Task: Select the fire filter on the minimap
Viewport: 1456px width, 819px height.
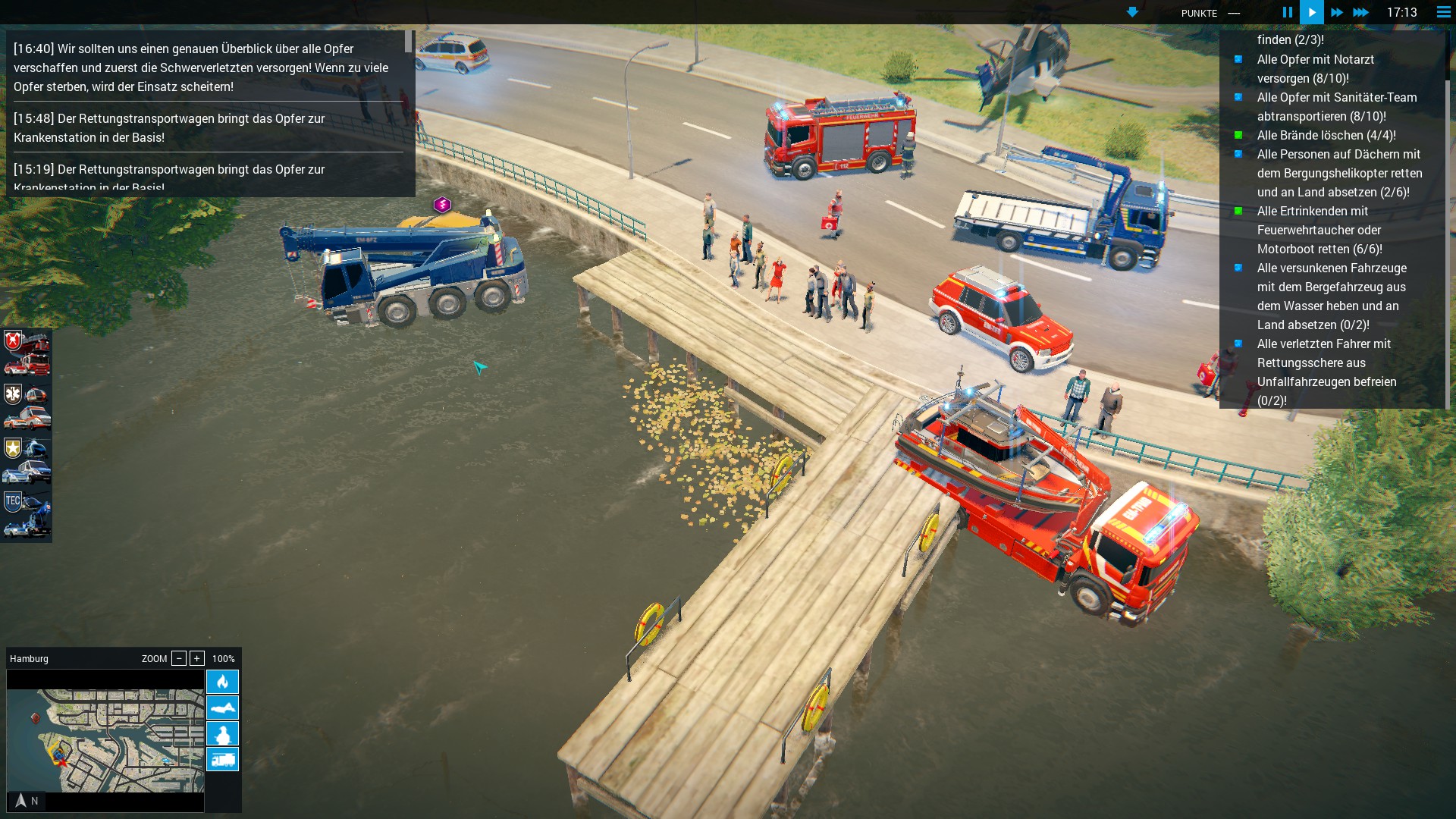Action: 222,682
